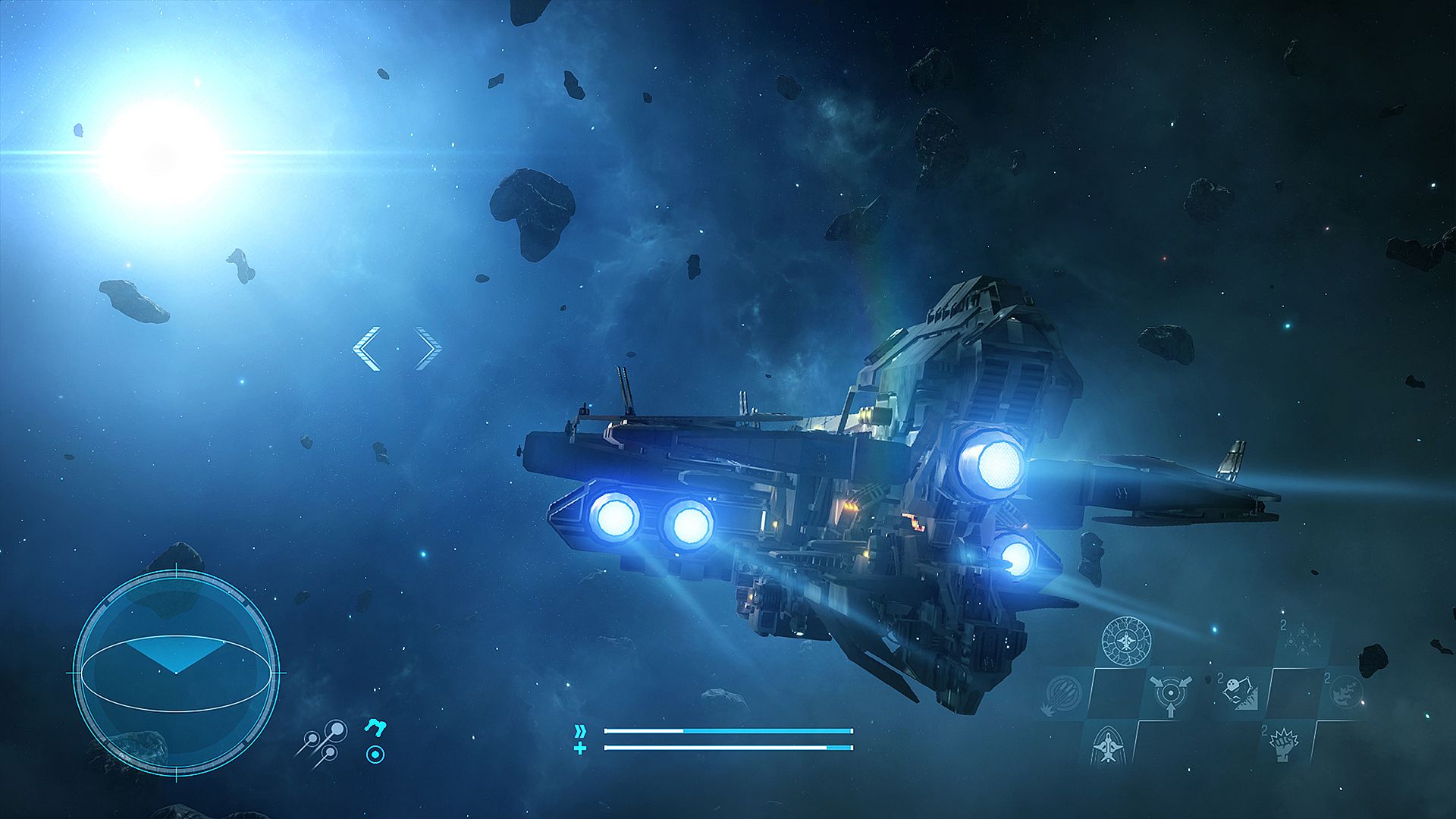Click the circular radar display
Image resolution: width=1456 pixels, height=819 pixels.
pos(176,672)
